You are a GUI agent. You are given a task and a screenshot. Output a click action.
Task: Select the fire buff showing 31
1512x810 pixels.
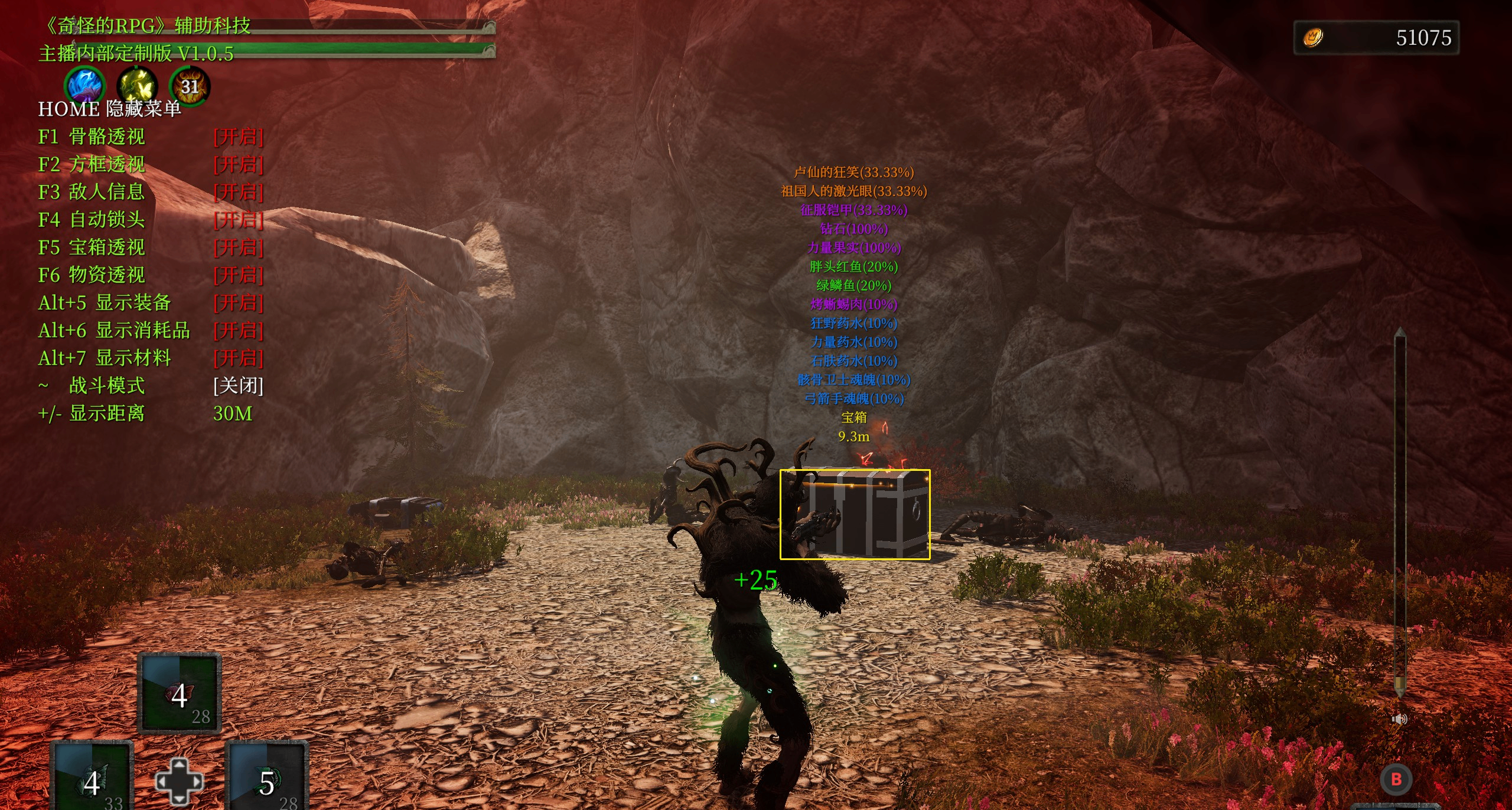(190, 86)
